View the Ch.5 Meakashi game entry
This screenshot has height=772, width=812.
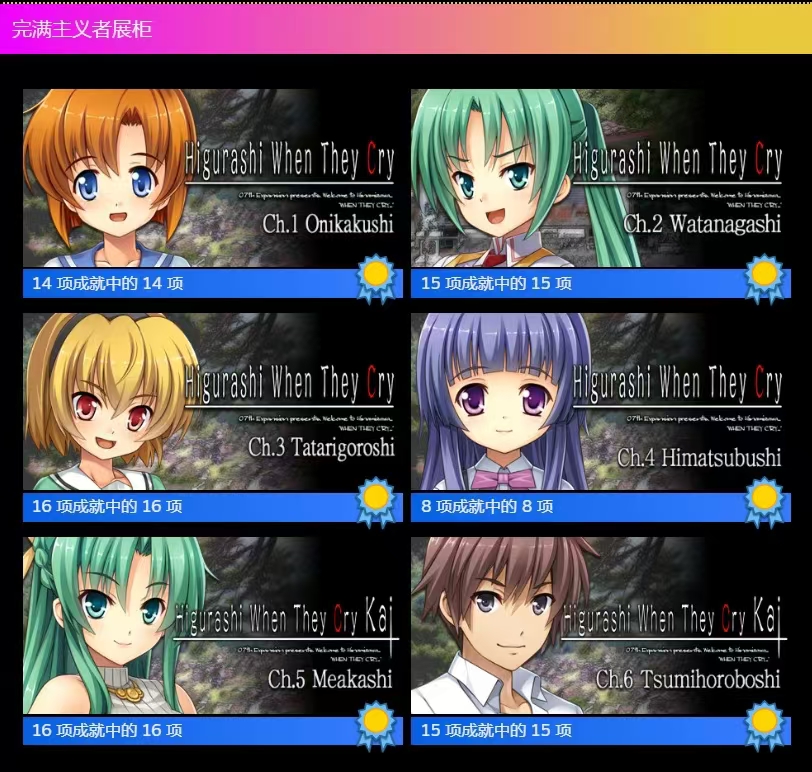point(210,626)
